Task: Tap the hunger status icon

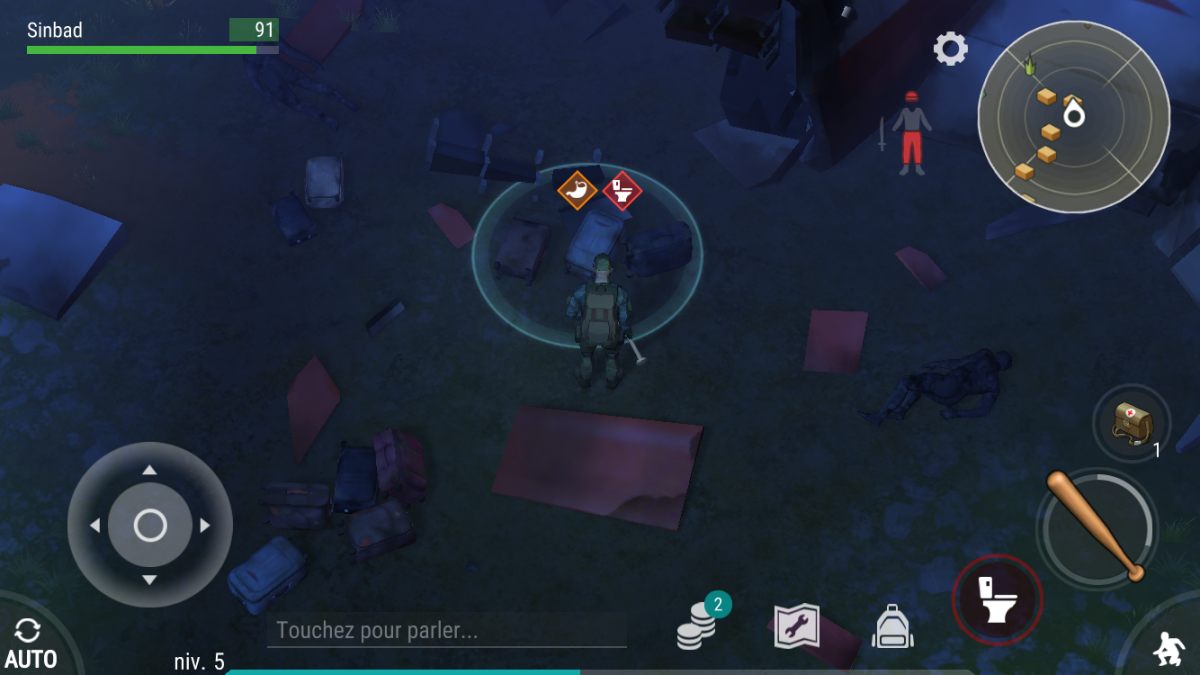Action: point(577,190)
